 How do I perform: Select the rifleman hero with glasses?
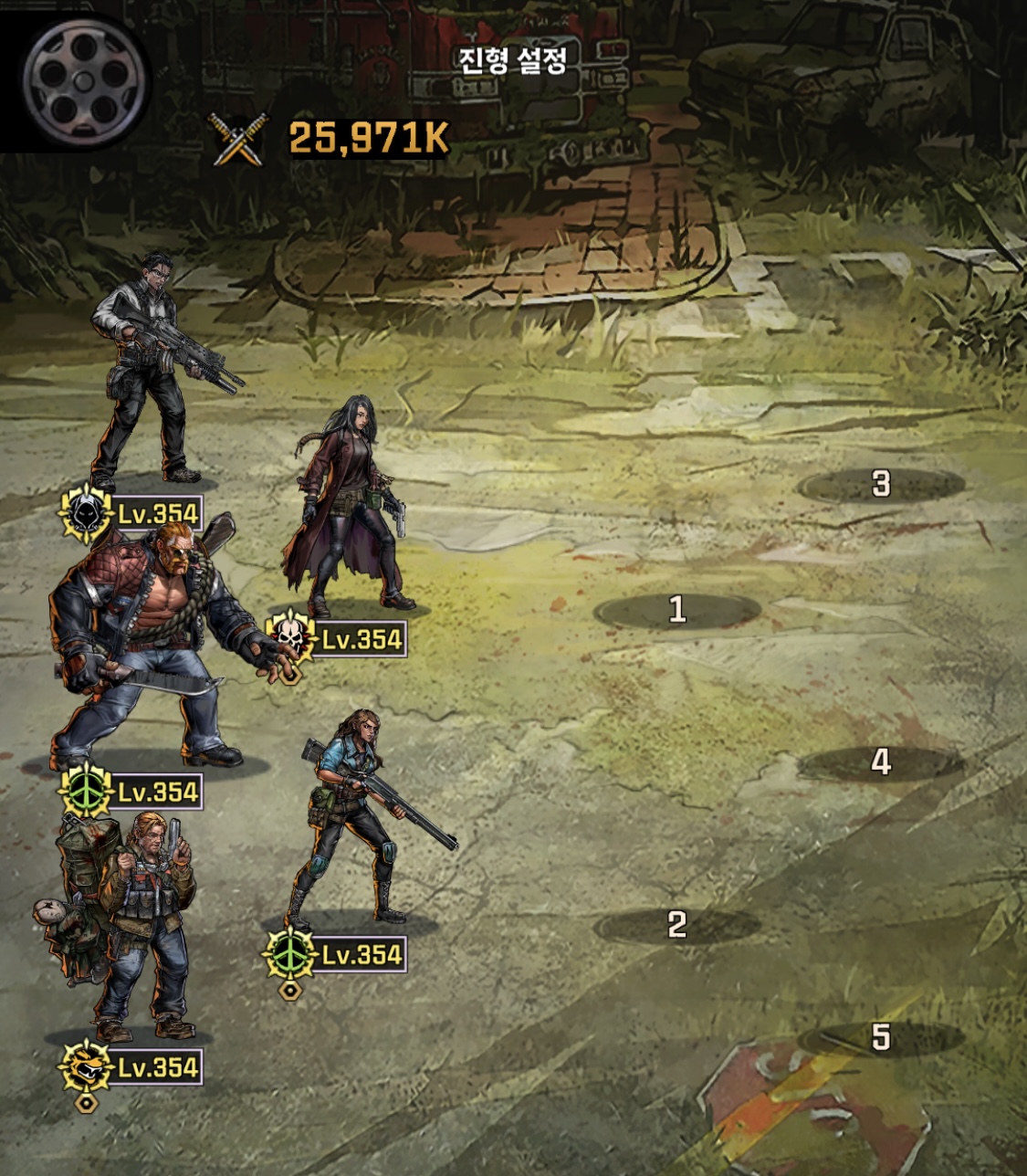point(151,374)
